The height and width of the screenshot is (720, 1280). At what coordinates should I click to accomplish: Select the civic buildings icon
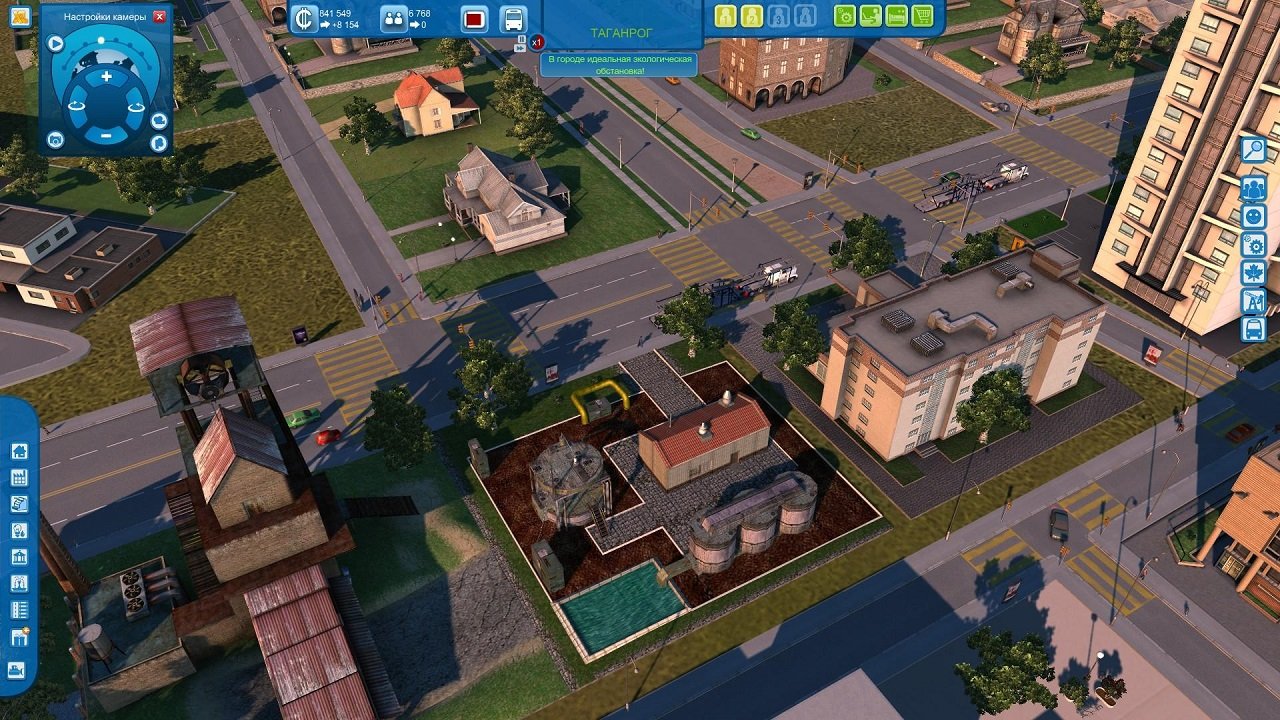pyautogui.click(x=19, y=556)
